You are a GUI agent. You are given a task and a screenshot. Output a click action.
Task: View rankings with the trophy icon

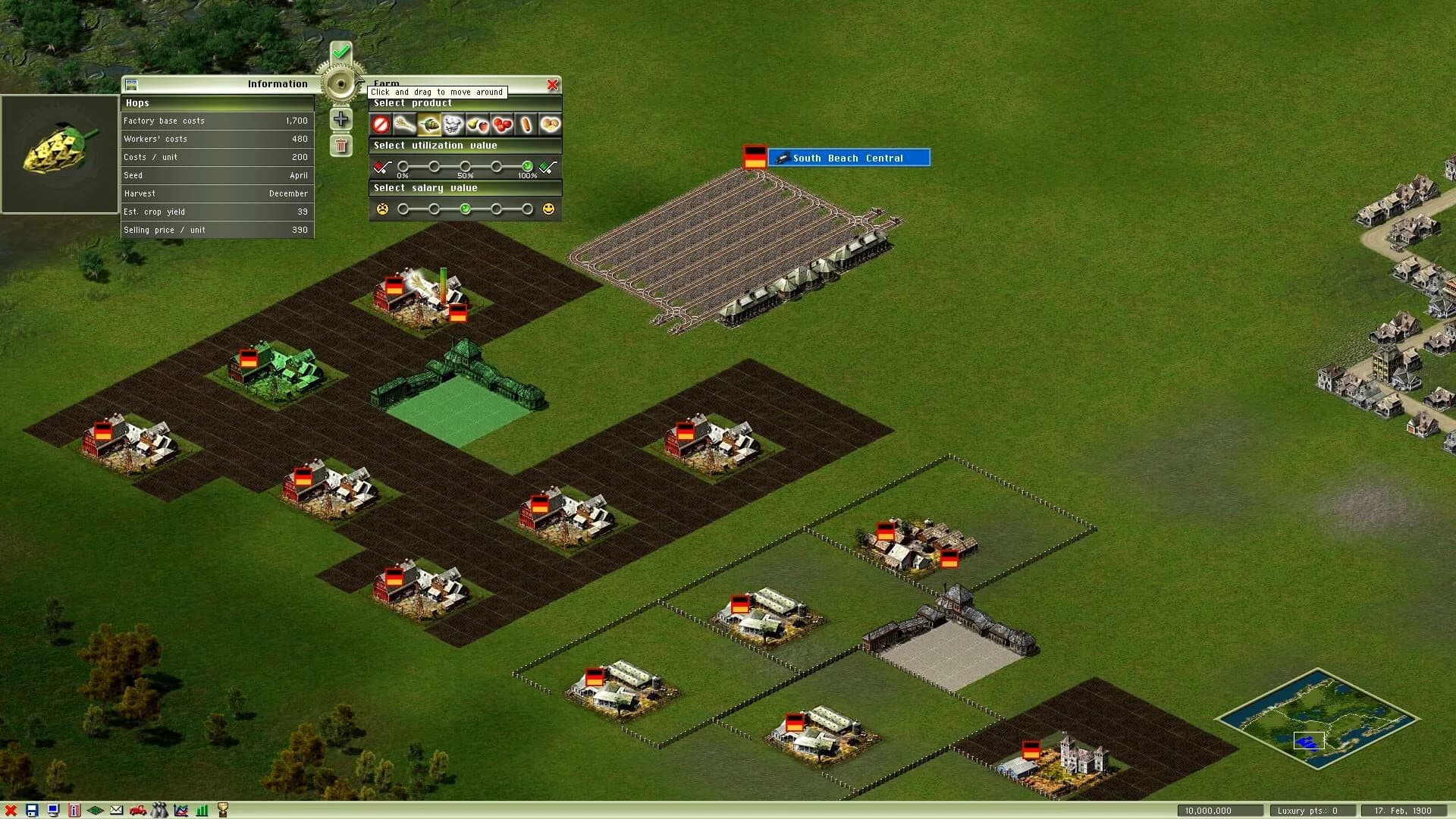[x=222, y=810]
